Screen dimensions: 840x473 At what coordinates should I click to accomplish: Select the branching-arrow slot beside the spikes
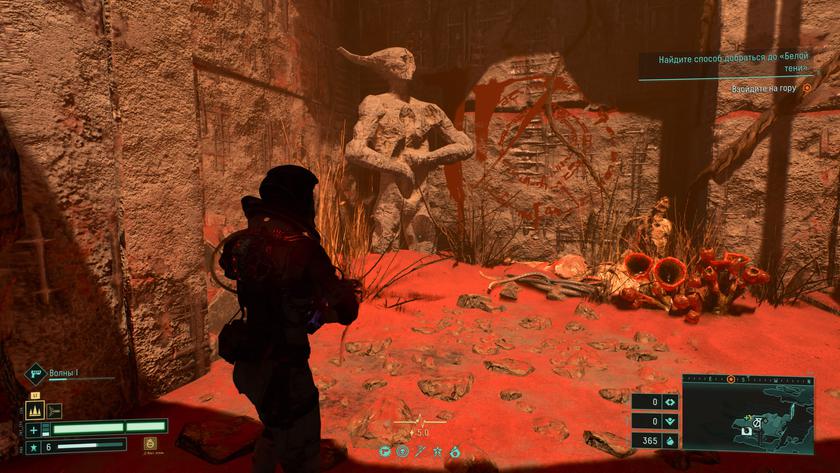(54, 410)
